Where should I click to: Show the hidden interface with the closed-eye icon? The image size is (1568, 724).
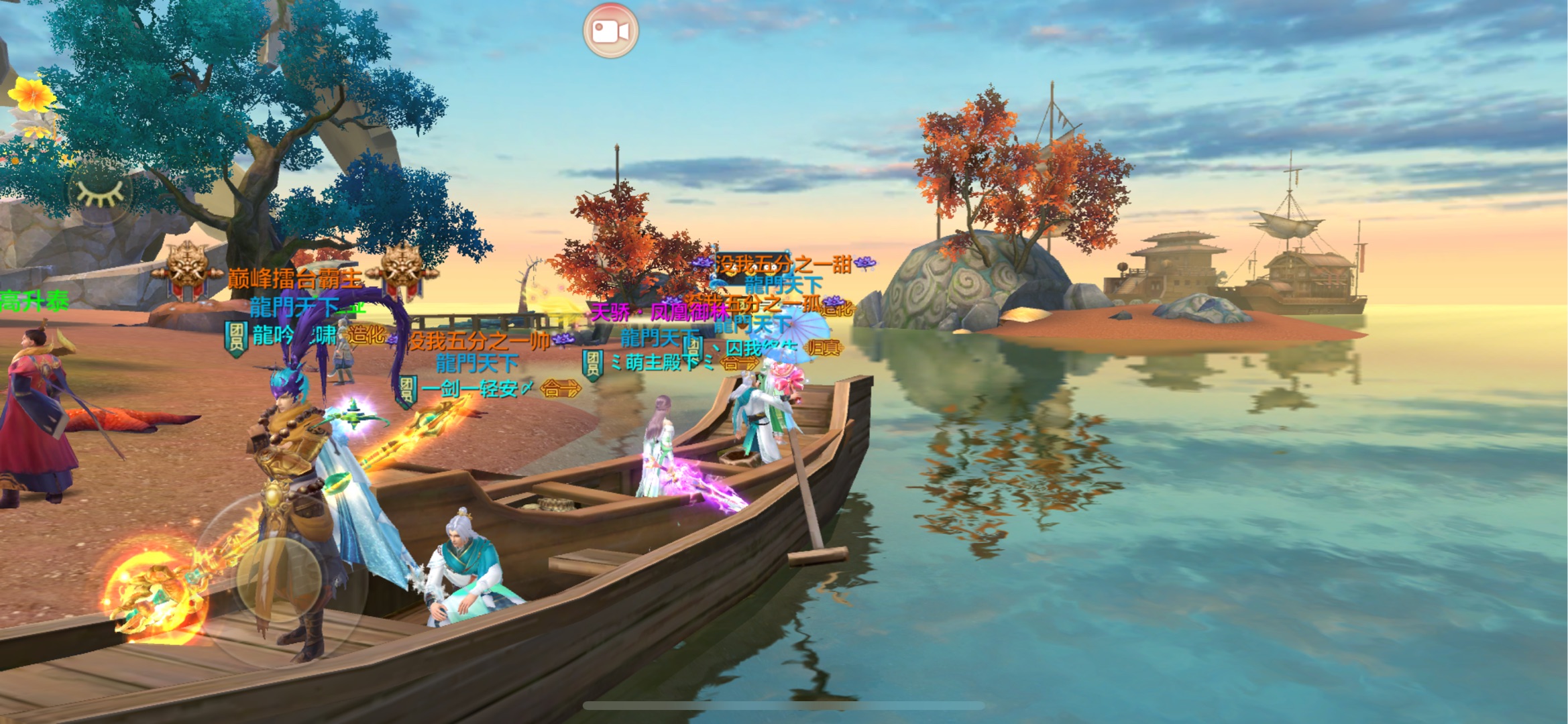point(100,192)
